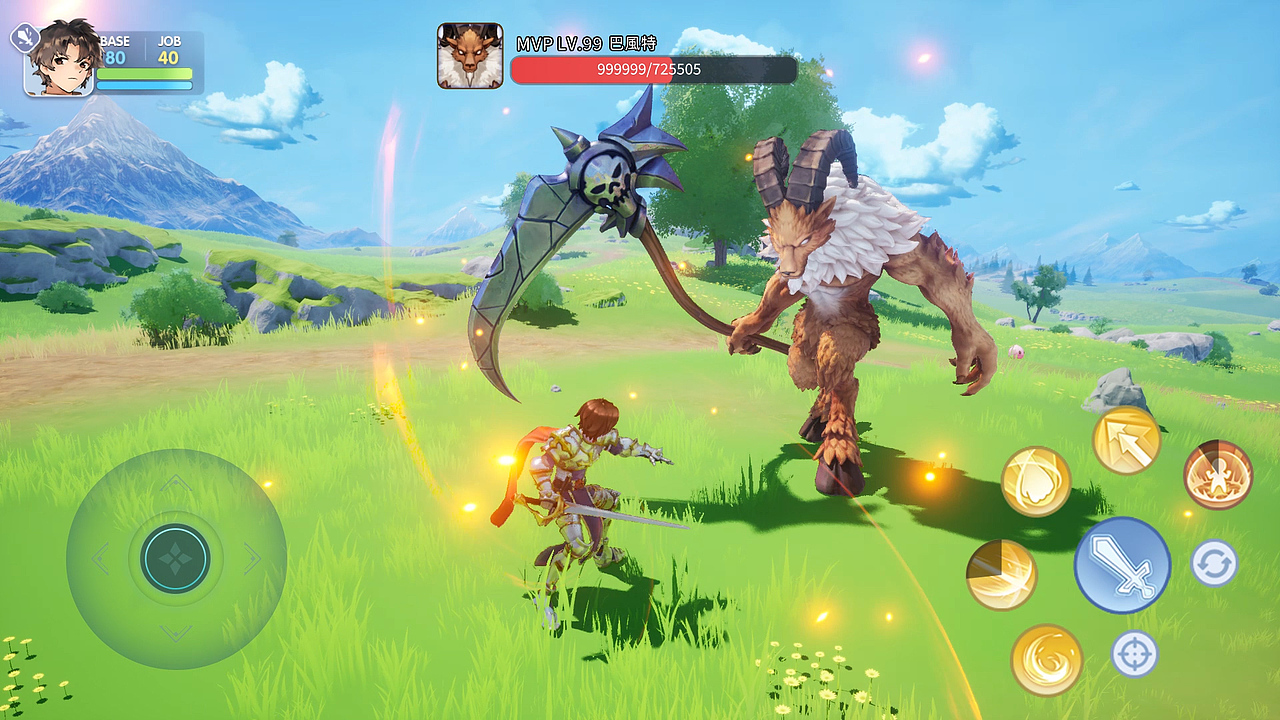This screenshot has width=1280, height=720.
Task: Activate the golden whirlwind swirl skill
Action: [x=1047, y=660]
